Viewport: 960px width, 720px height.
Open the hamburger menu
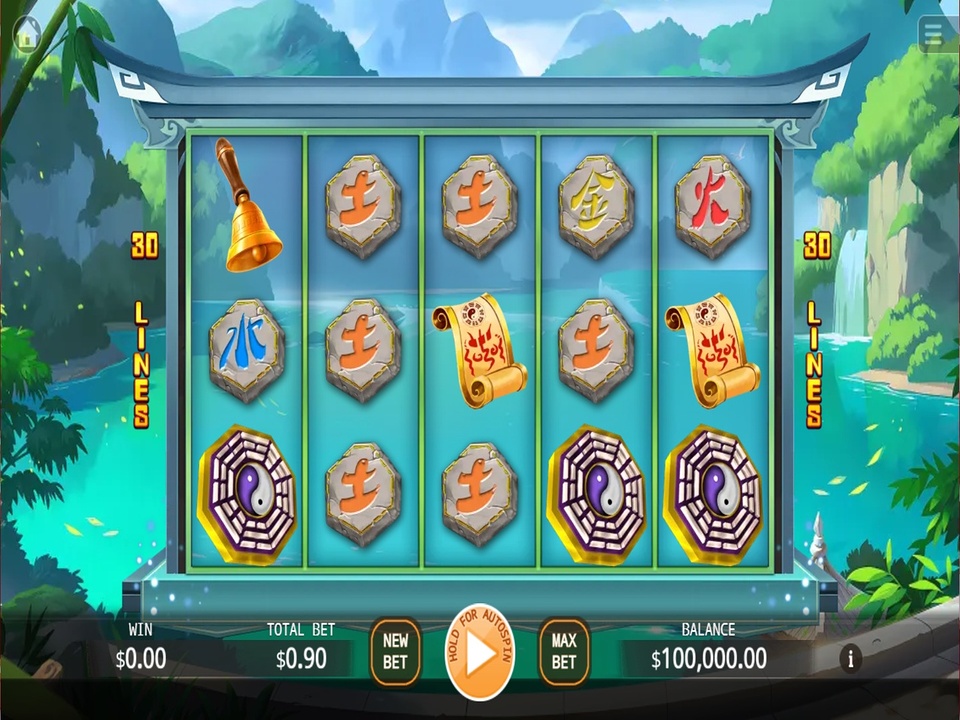coord(934,34)
